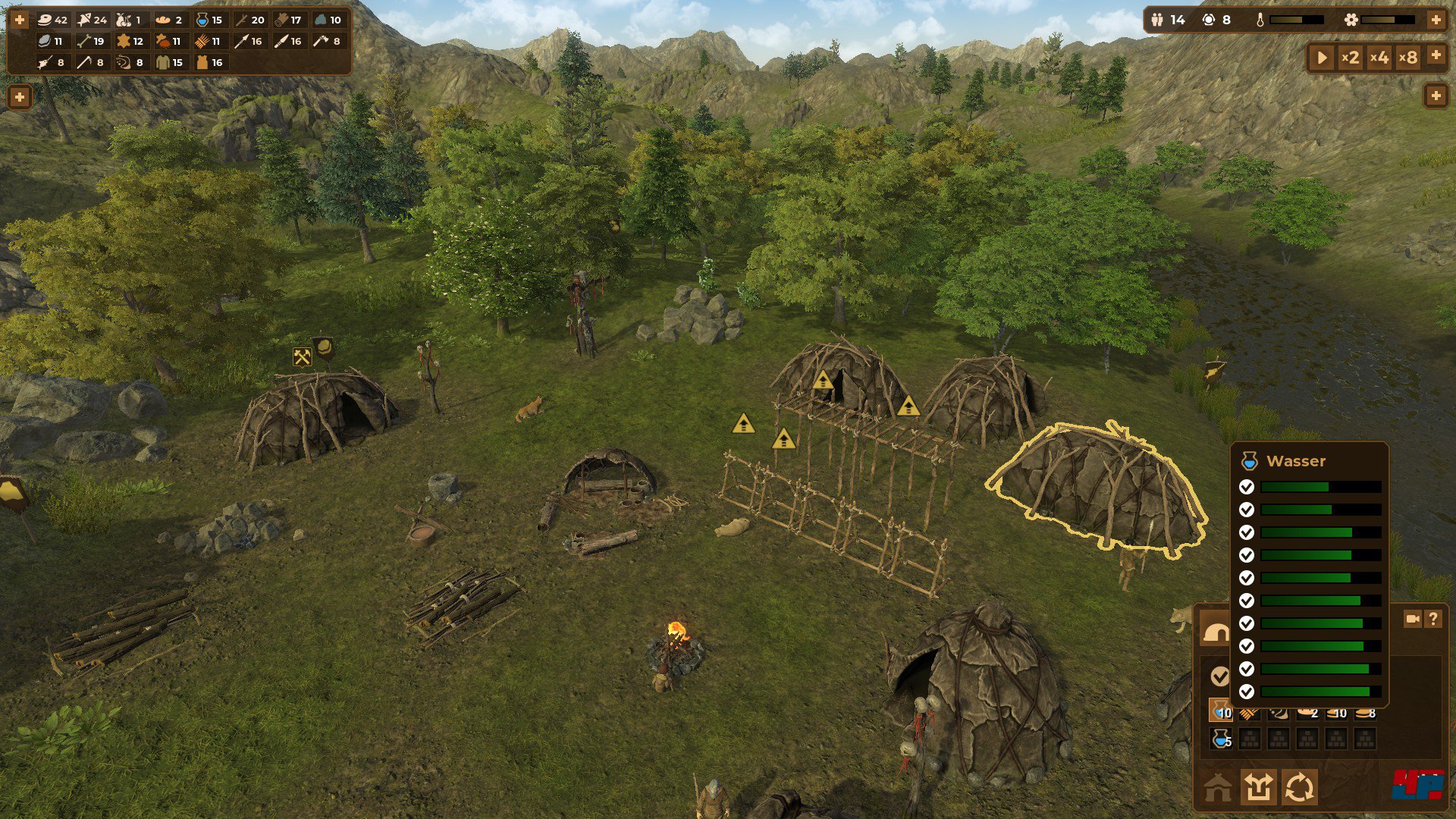Expand the resource bar with its plus button
1456x819 pixels.
(x=20, y=20)
